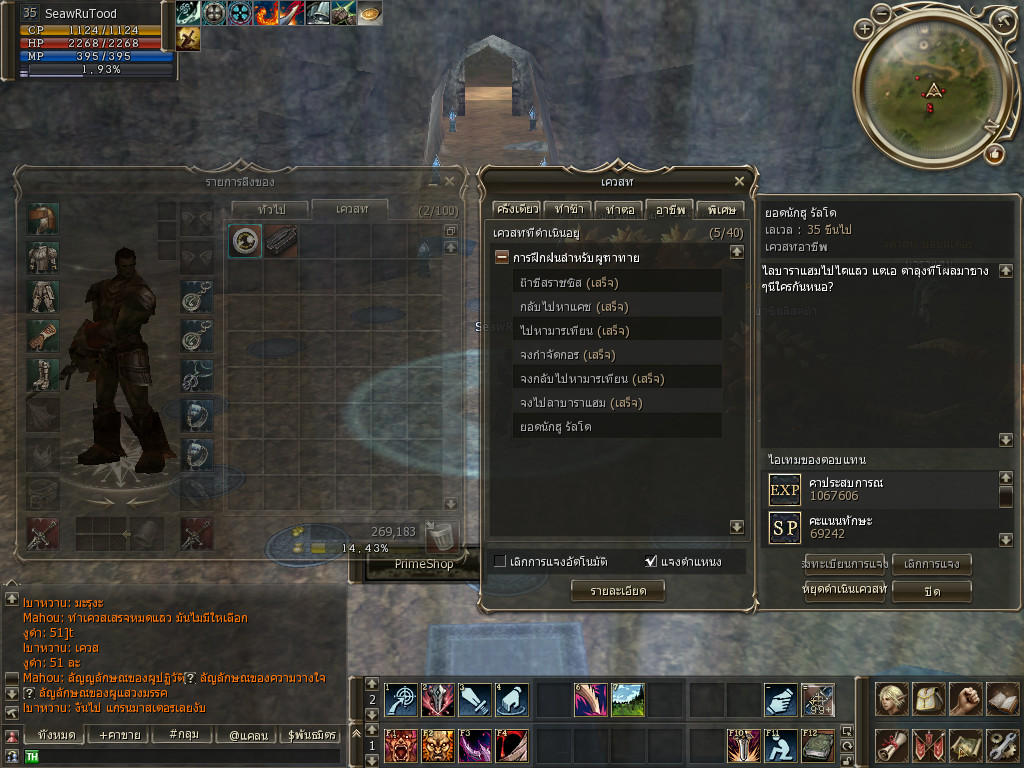Select the equipped helmet slot
The height and width of the screenshot is (768, 1024).
click(x=42, y=218)
